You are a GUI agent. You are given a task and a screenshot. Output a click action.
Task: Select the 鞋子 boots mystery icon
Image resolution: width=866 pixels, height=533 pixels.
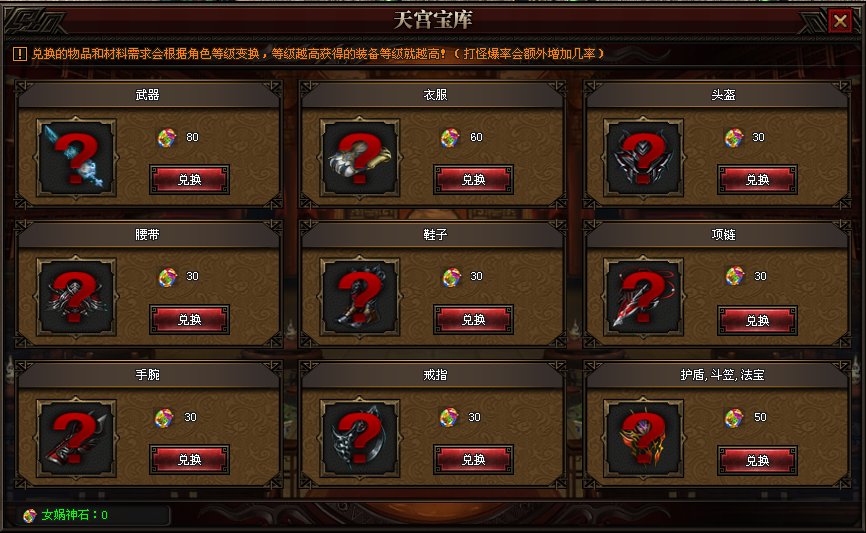pyautogui.click(x=360, y=299)
